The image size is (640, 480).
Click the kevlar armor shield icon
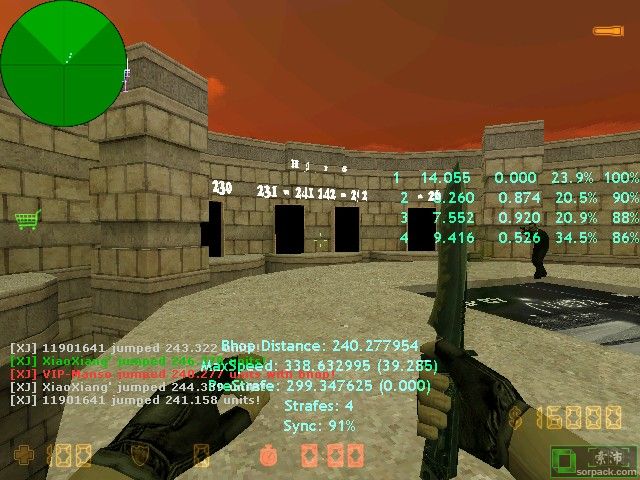coord(142,456)
